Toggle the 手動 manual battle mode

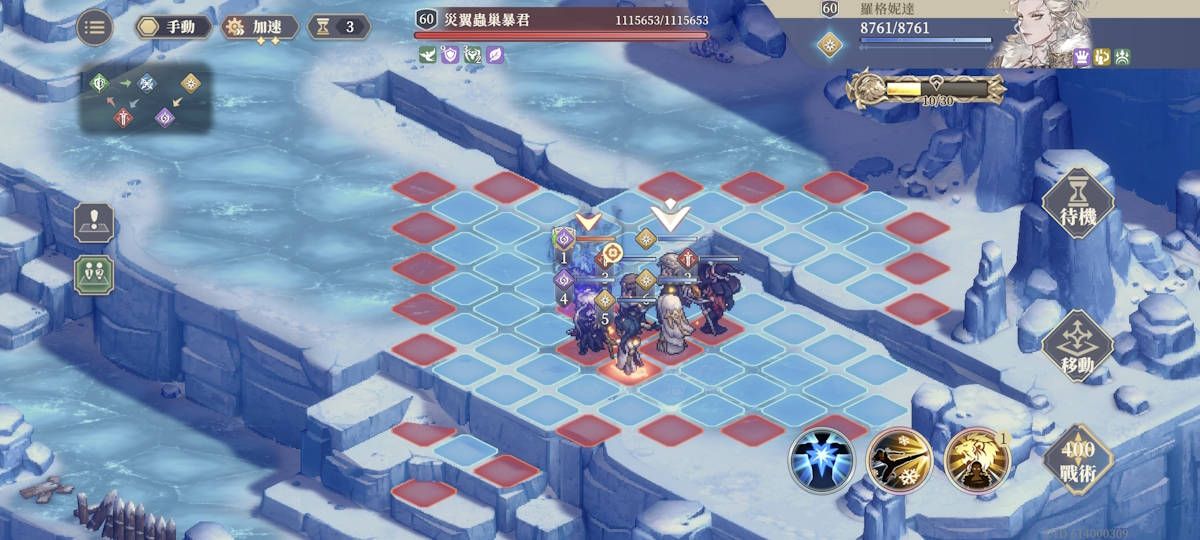173,27
